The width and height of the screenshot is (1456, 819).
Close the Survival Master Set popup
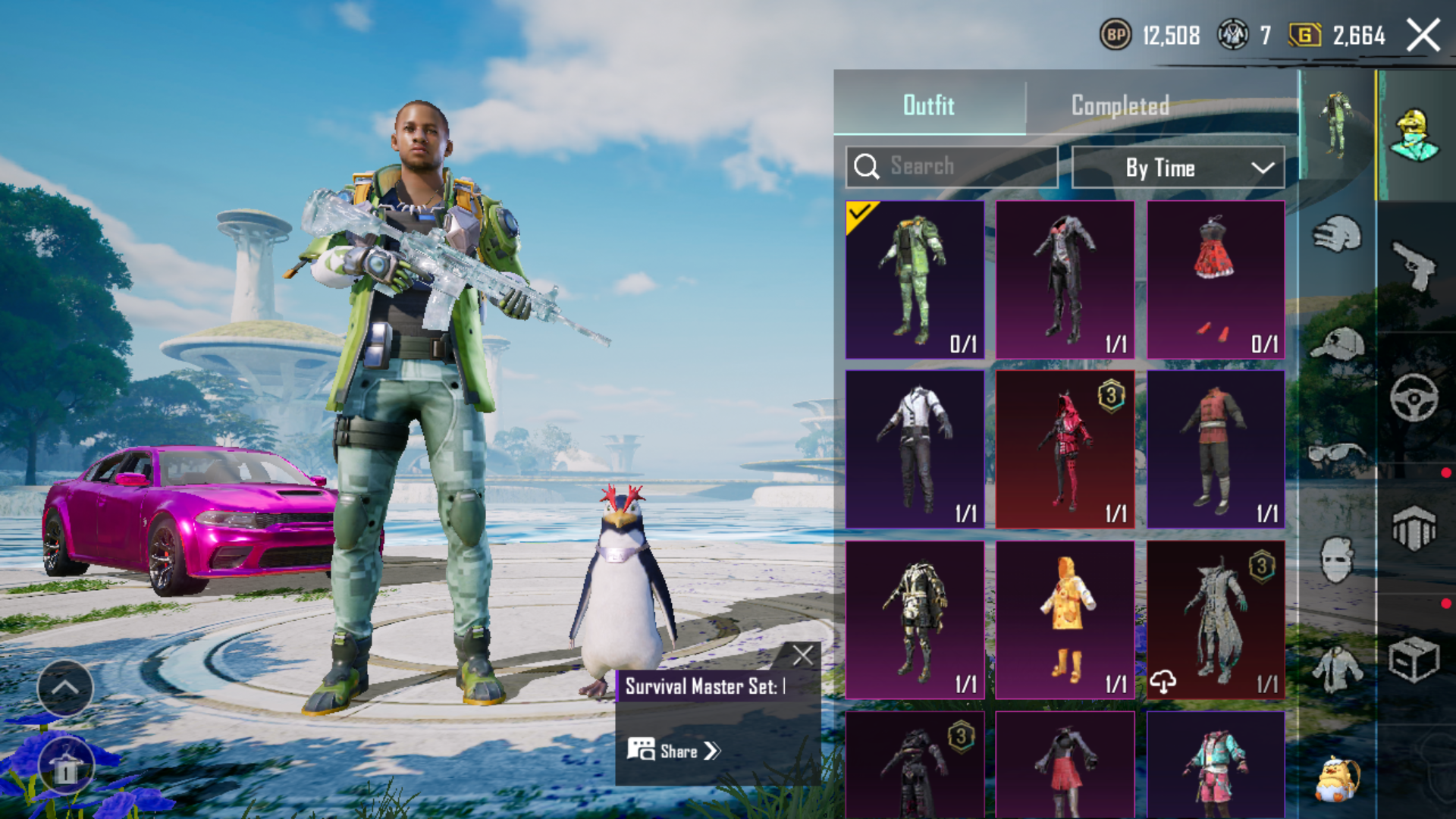(x=802, y=655)
